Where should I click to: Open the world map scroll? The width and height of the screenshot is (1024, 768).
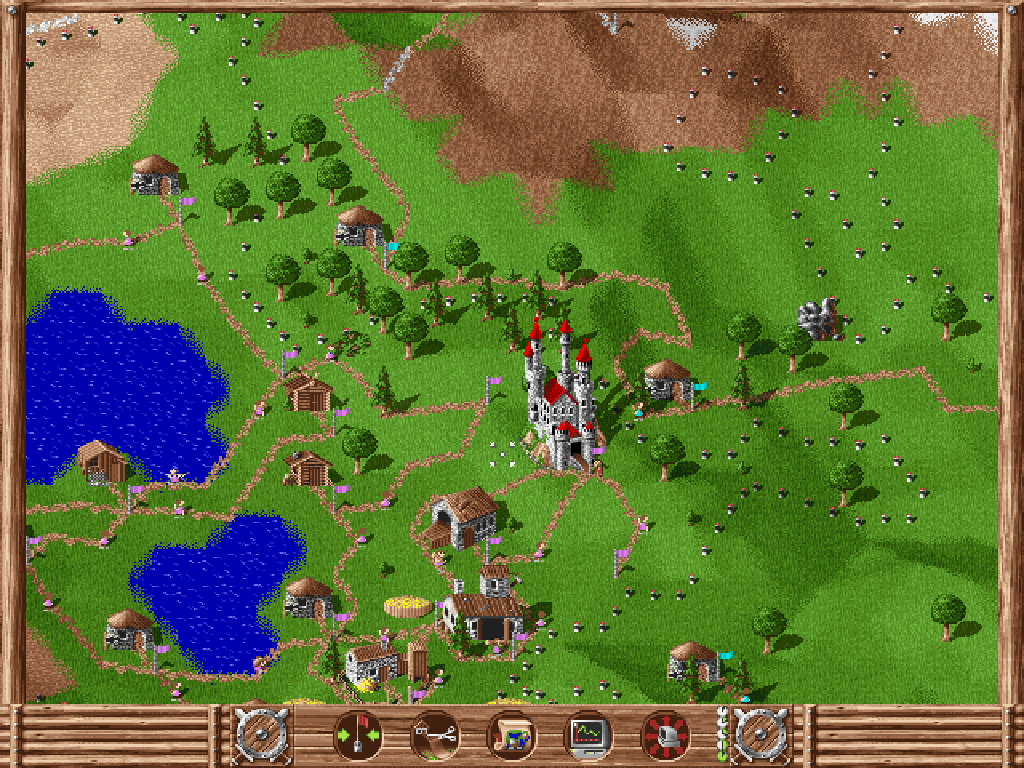point(511,736)
